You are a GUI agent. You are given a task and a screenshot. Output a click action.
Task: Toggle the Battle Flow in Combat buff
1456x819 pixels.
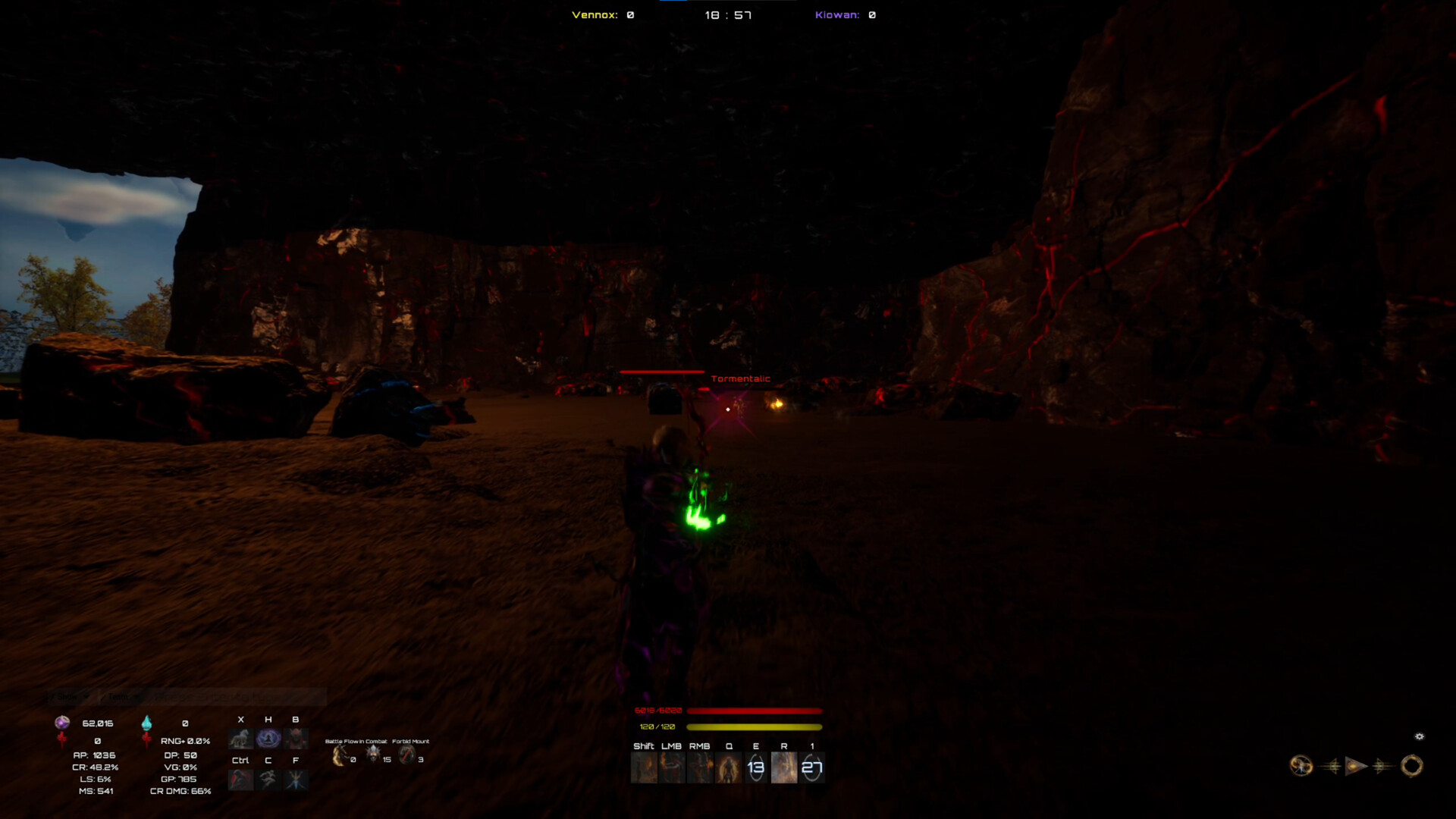tap(339, 755)
